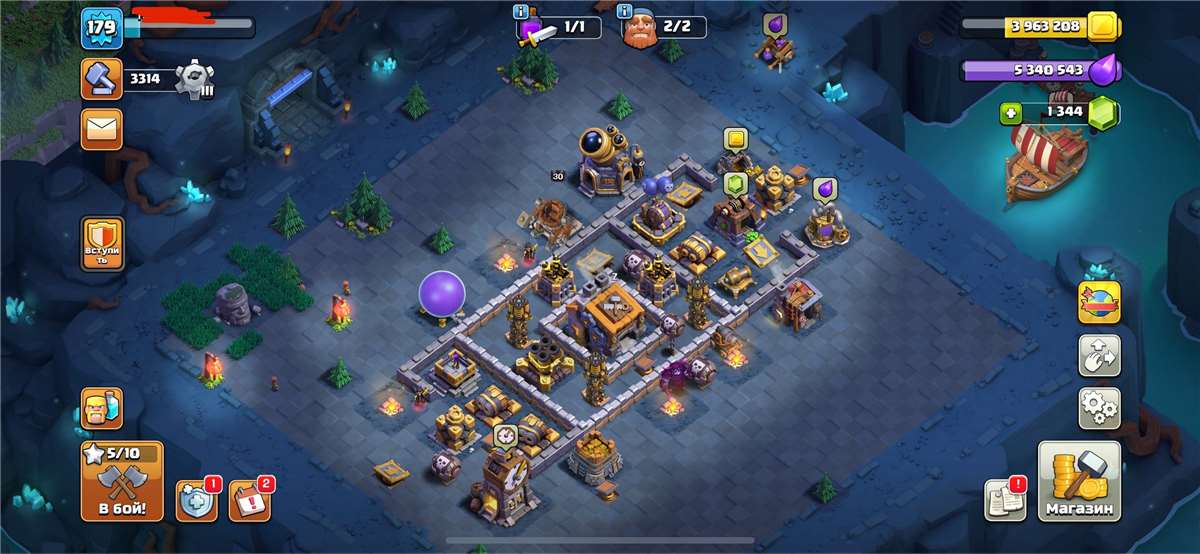Tap the gold coin icon in resource bar
This screenshot has height=554, width=1200.
pos(1102,26)
